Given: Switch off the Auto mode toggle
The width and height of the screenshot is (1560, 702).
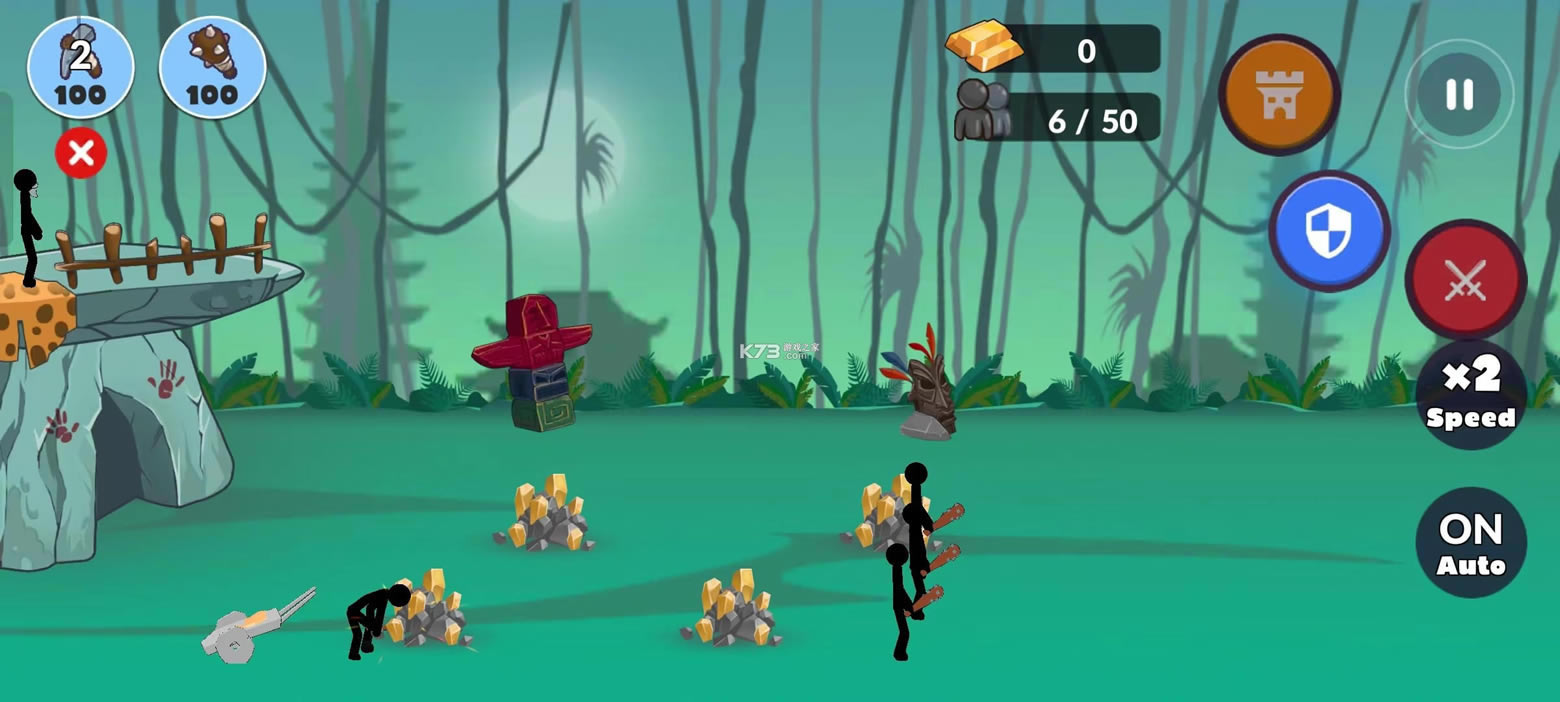Looking at the screenshot, I should tap(1471, 543).
